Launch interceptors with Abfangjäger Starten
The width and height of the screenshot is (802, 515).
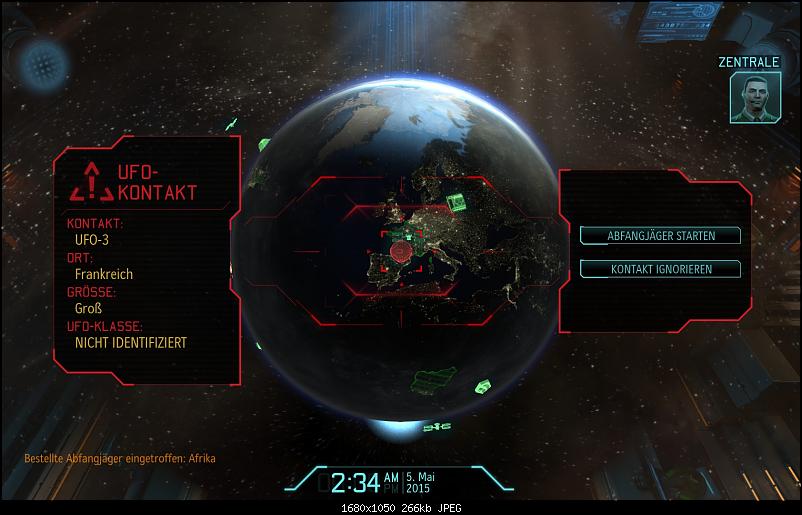click(660, 236)
